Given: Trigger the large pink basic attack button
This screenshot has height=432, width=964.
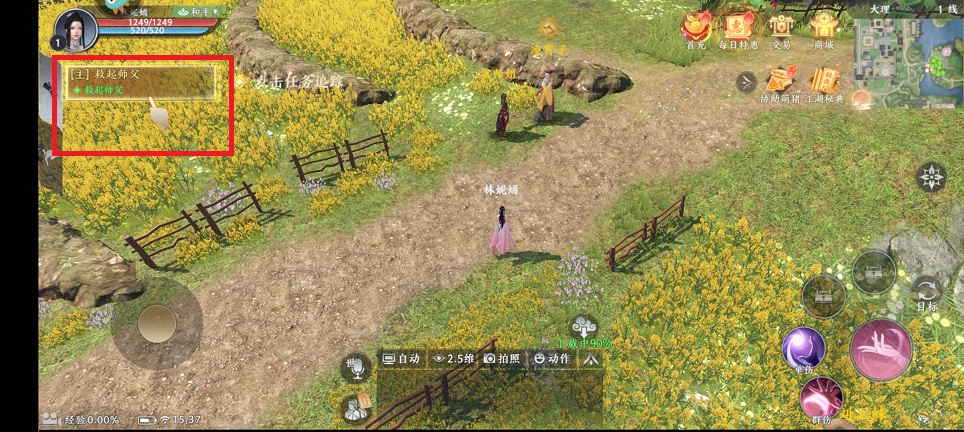Looking at the screenshot, I should coord(880,349).
